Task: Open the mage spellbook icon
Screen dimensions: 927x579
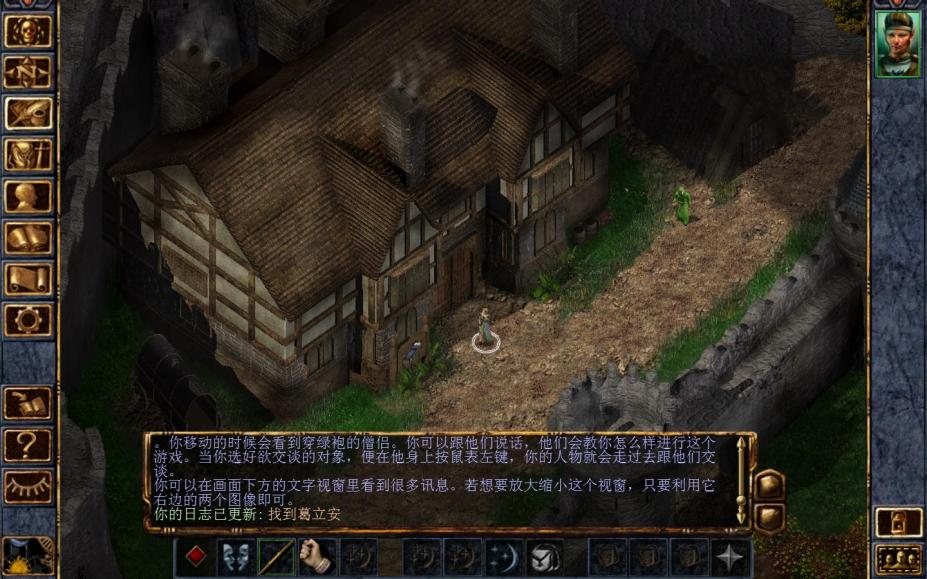Action: click(x=28, y=238)
